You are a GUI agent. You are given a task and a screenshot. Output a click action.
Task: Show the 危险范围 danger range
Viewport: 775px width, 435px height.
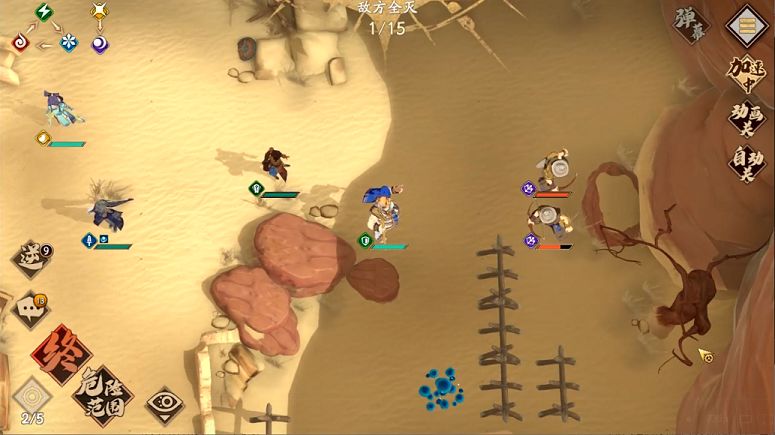pos(102,397)
